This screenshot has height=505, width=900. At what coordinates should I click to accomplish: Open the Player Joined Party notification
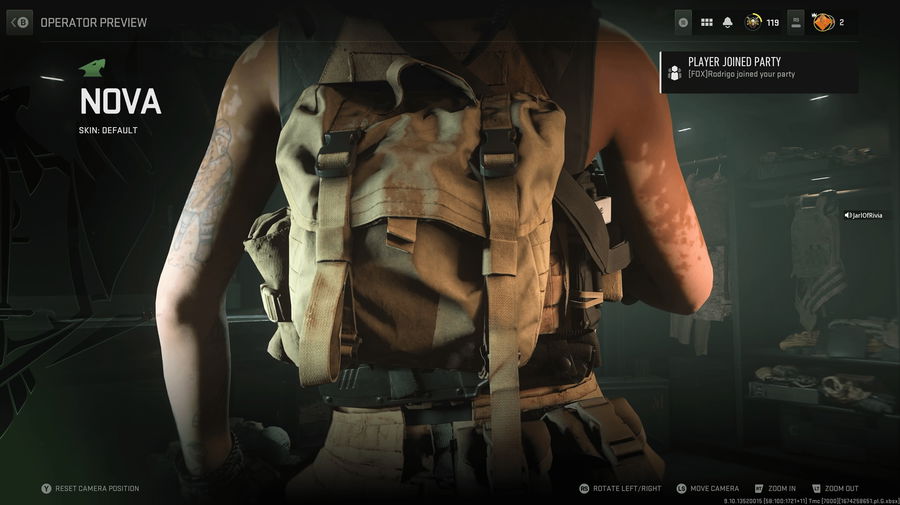(758, 68)
